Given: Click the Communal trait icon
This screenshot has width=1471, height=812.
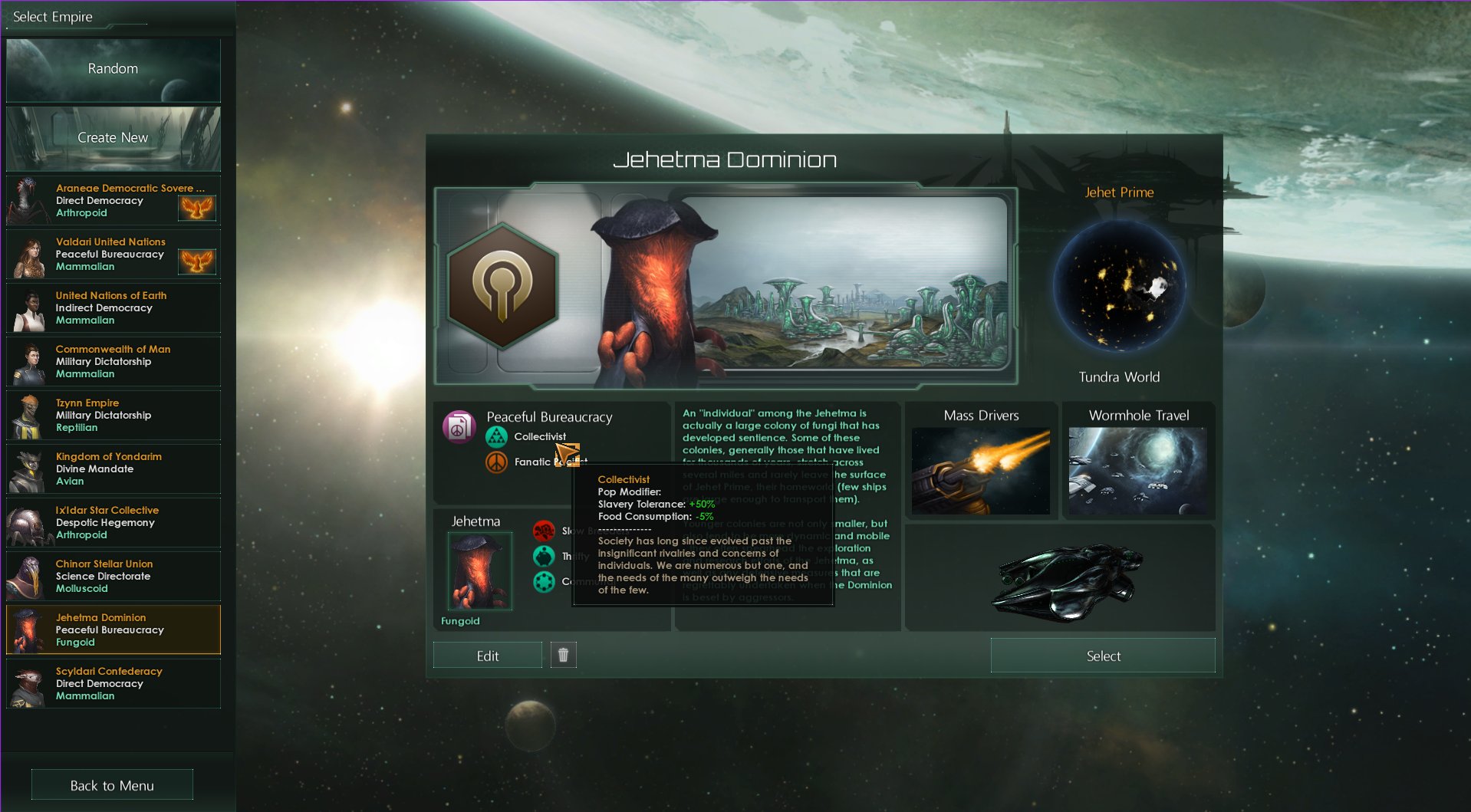Looking at the screenshot, I should point(545,582).
